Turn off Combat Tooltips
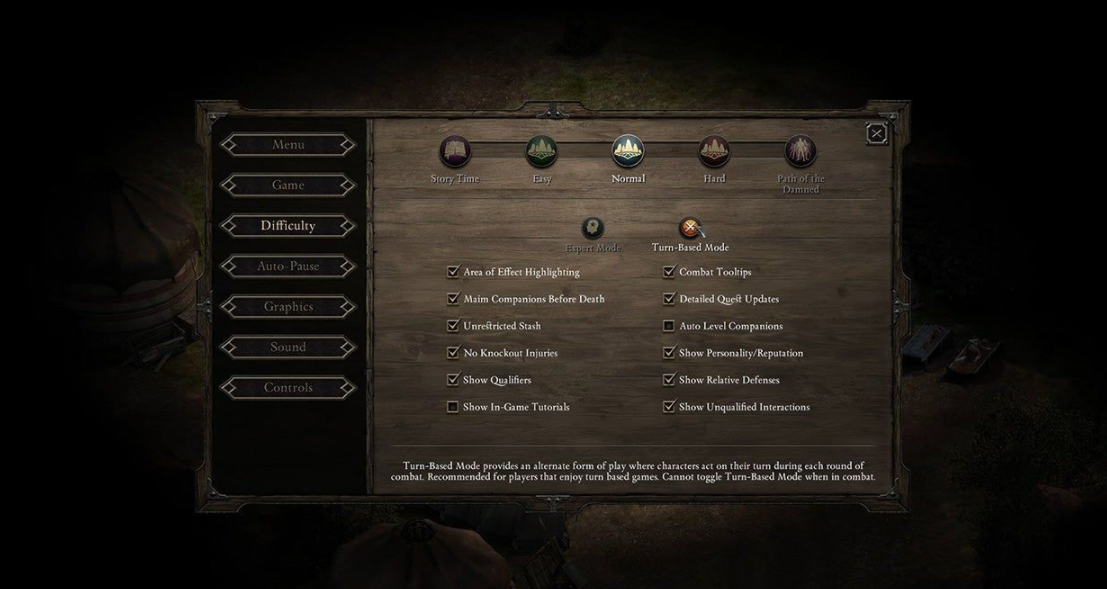Image resolution: width=1107 pixels, height=589 pixels. (x=669, y=272)
